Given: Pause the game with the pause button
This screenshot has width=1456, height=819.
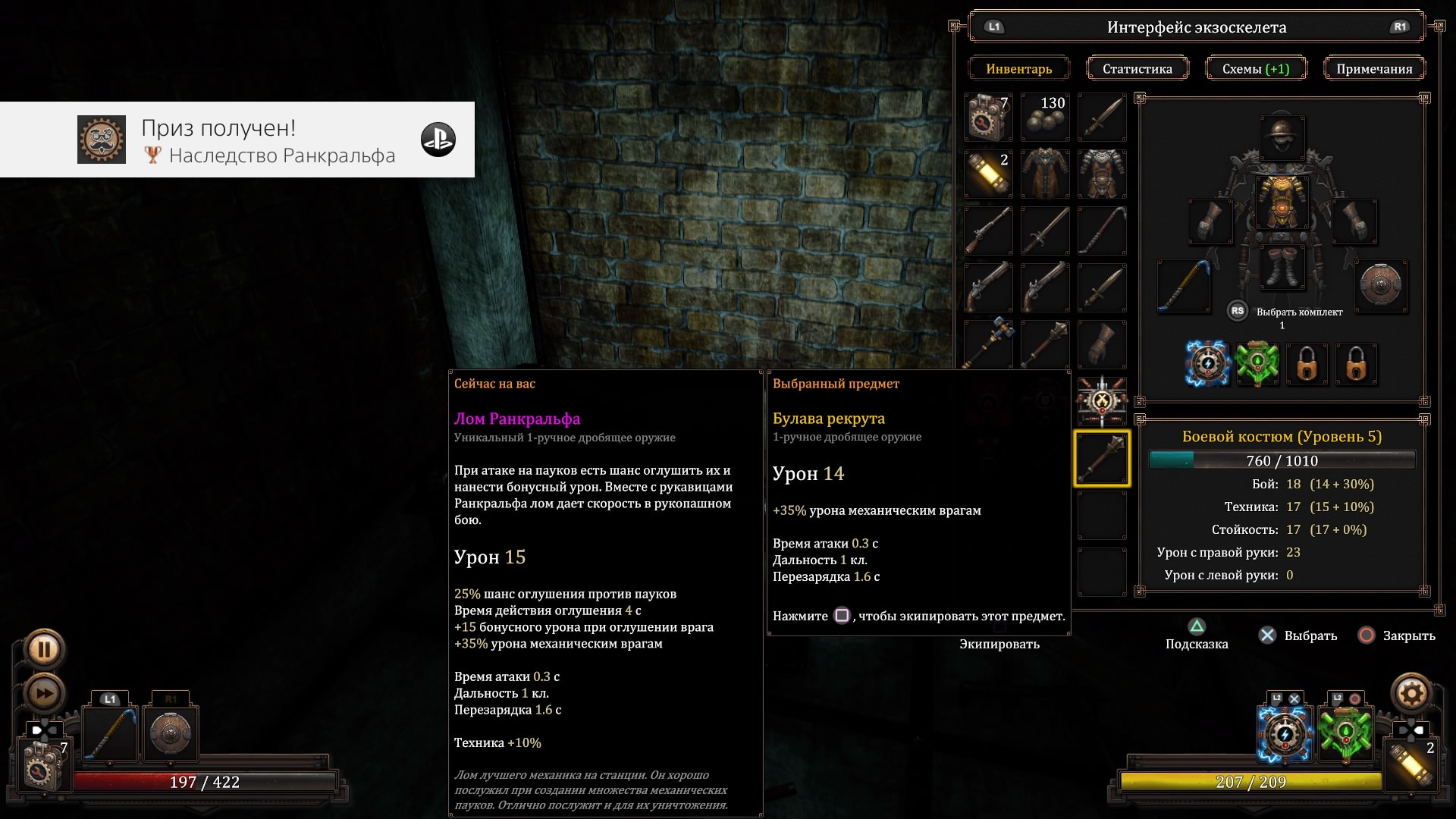Looking at the screenshot, I should (44, 649).
